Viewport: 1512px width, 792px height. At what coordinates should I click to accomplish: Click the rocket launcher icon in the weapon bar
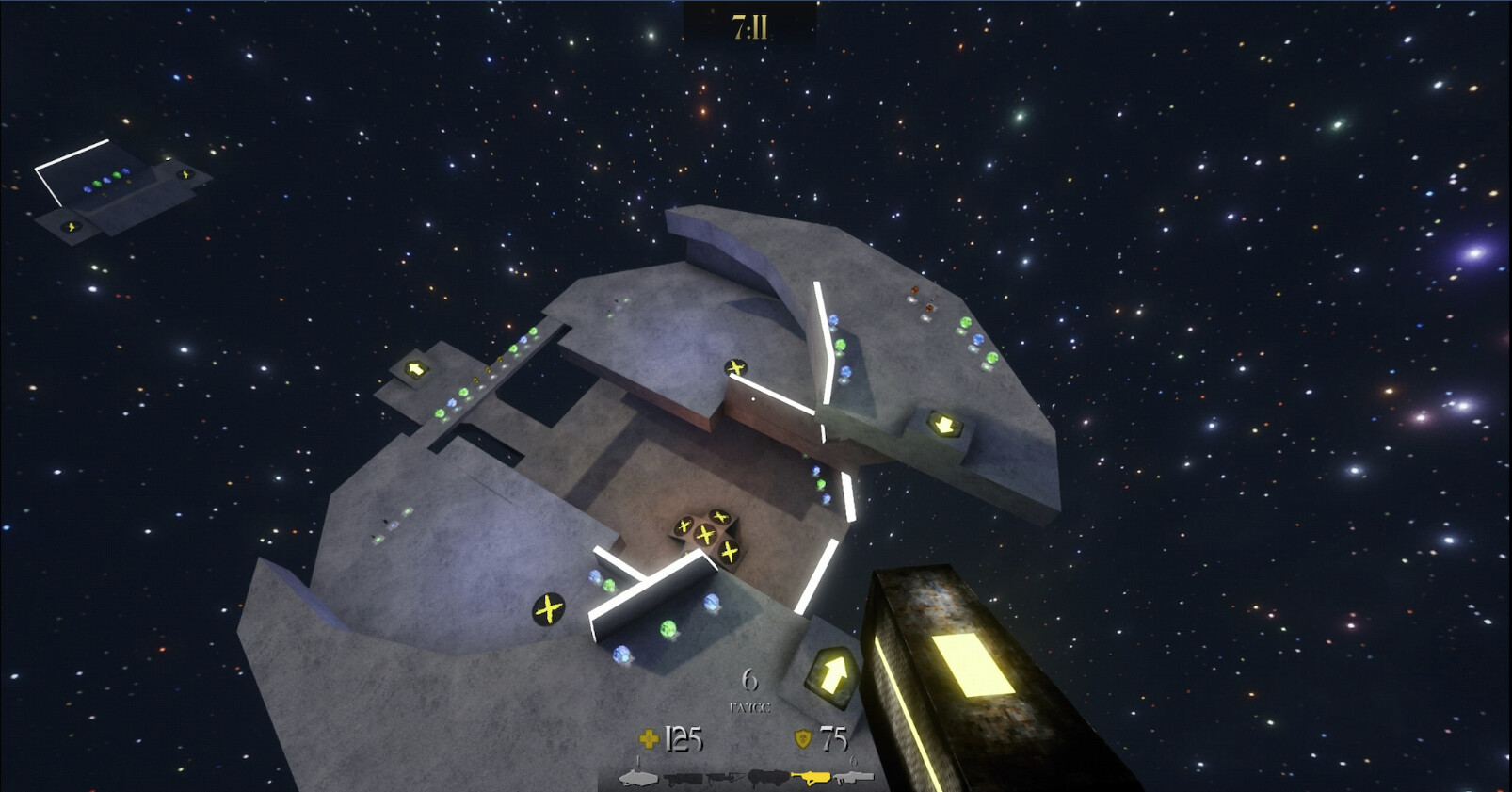point(767,777)
